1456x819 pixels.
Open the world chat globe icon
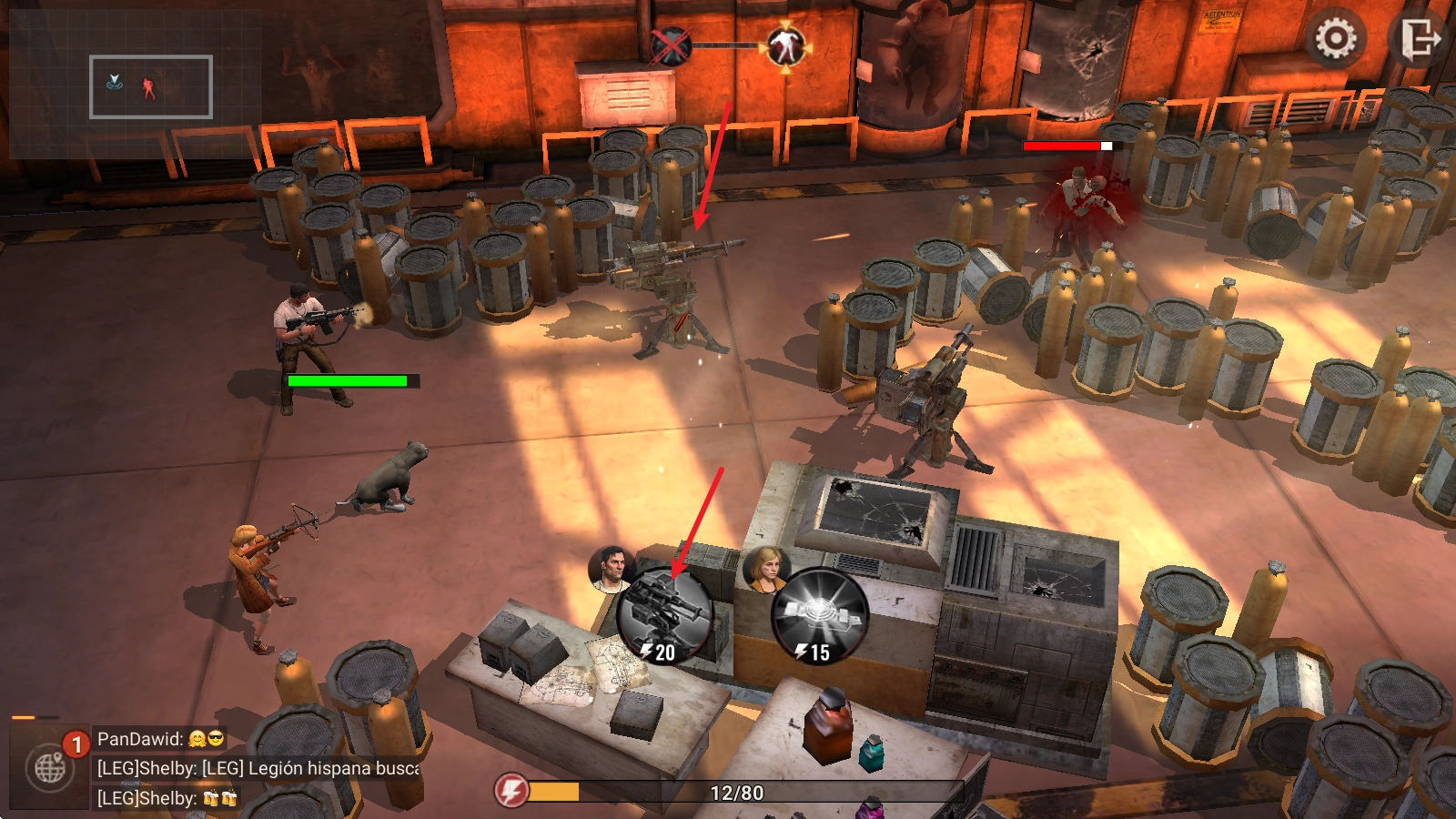pyautogui.click(x=50, y=769)
